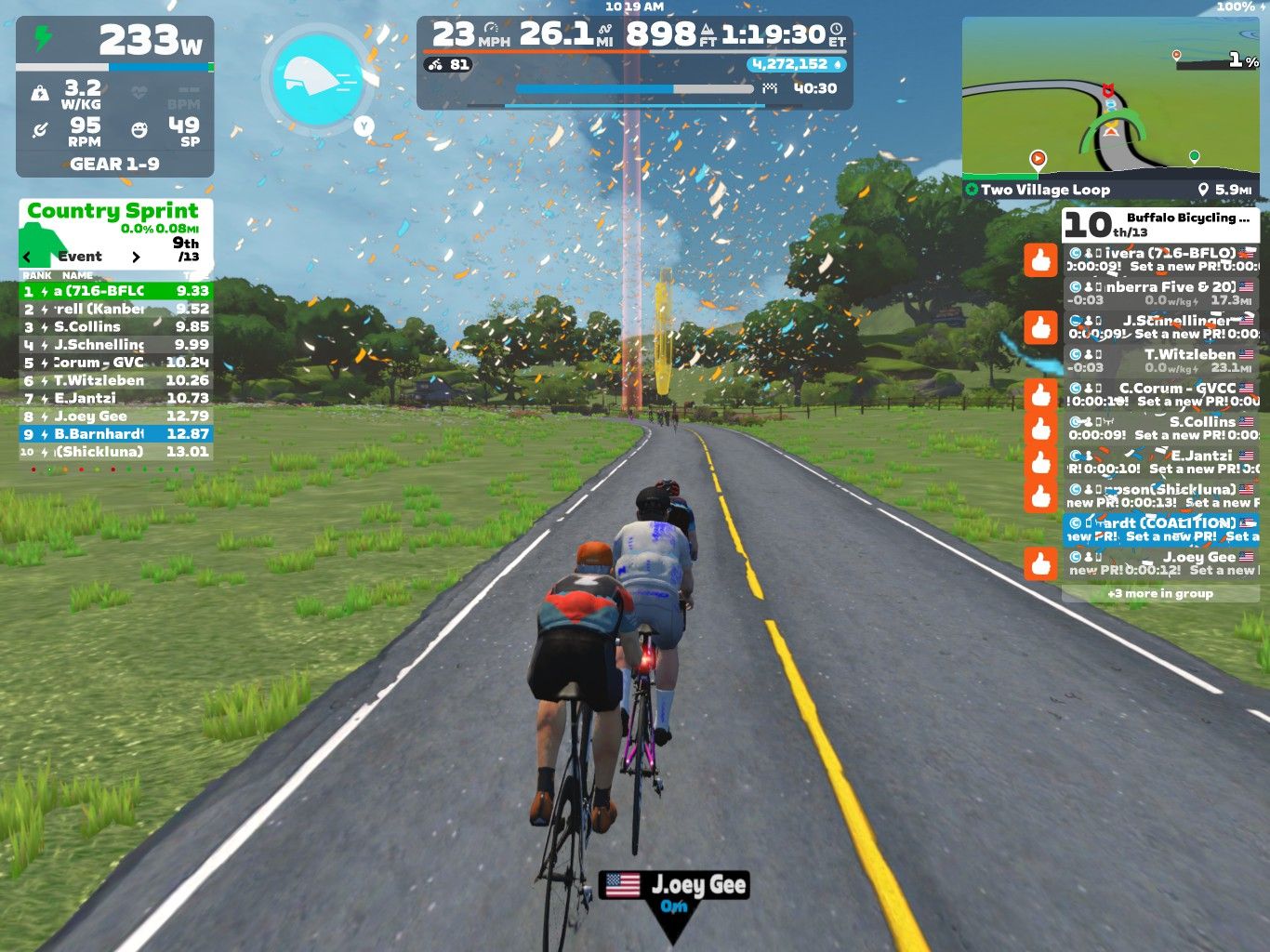Give Ride On thumbs-up to J.Schnellinger
The width and height of the screenshot is (1270, 952).
pyautogui.click(x=1041, y=327)
